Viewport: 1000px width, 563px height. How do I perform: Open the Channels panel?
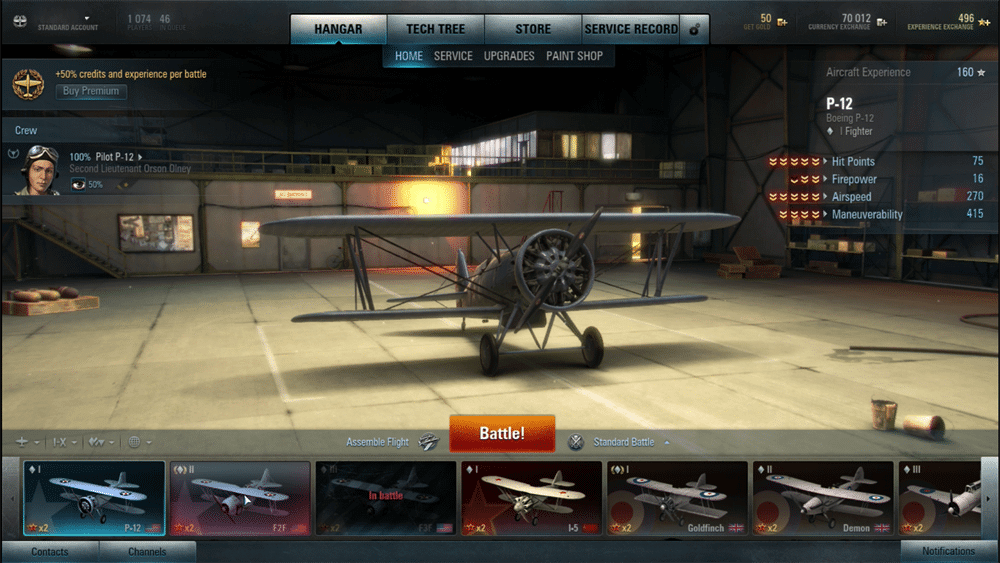click(x=147, y=552)
